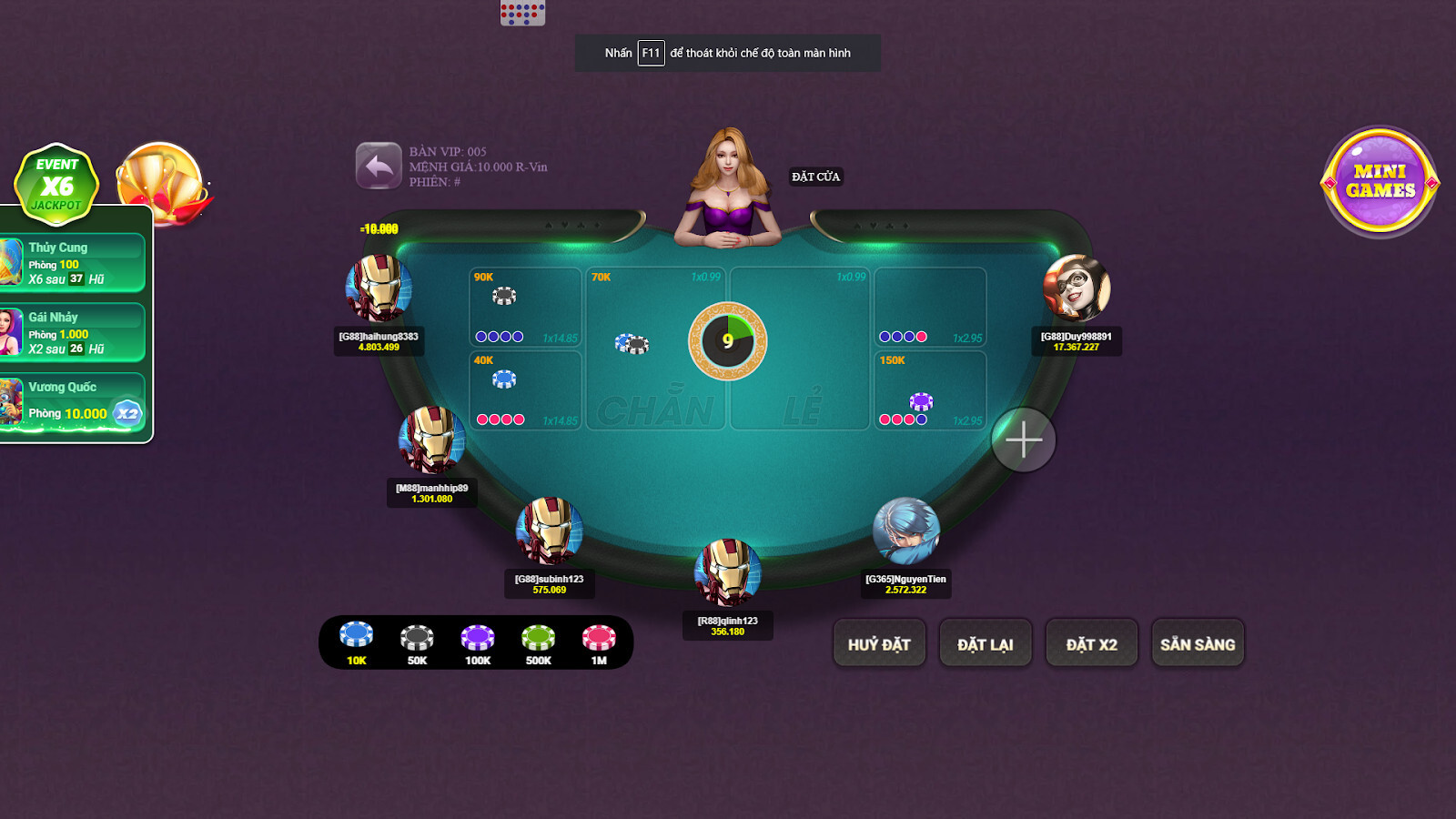Click ĐẶT LẠI to repeat the bet

pos(986,642)
